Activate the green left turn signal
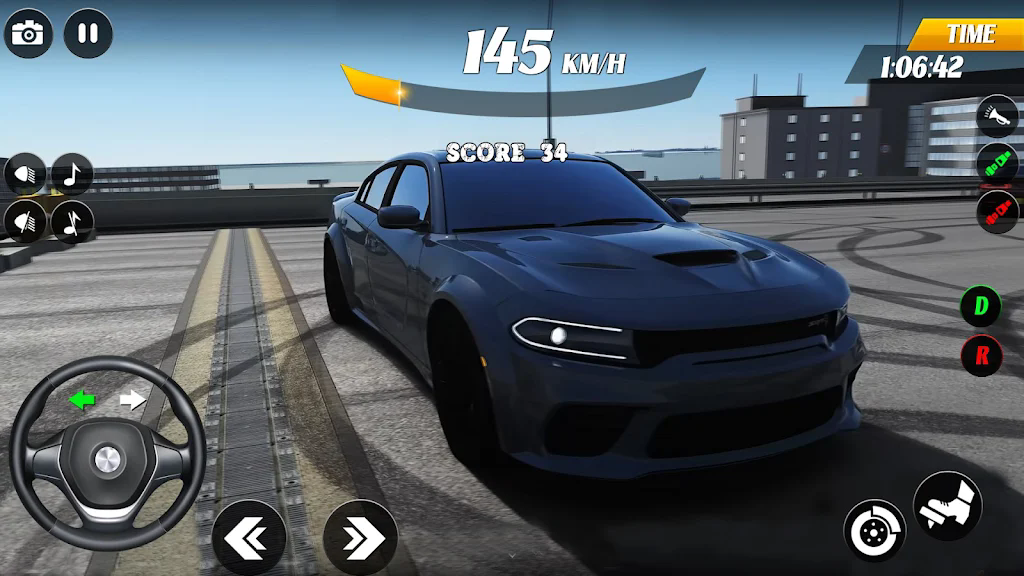The height and width of the screenshot is (576, 1024). [x=82, y=401]
